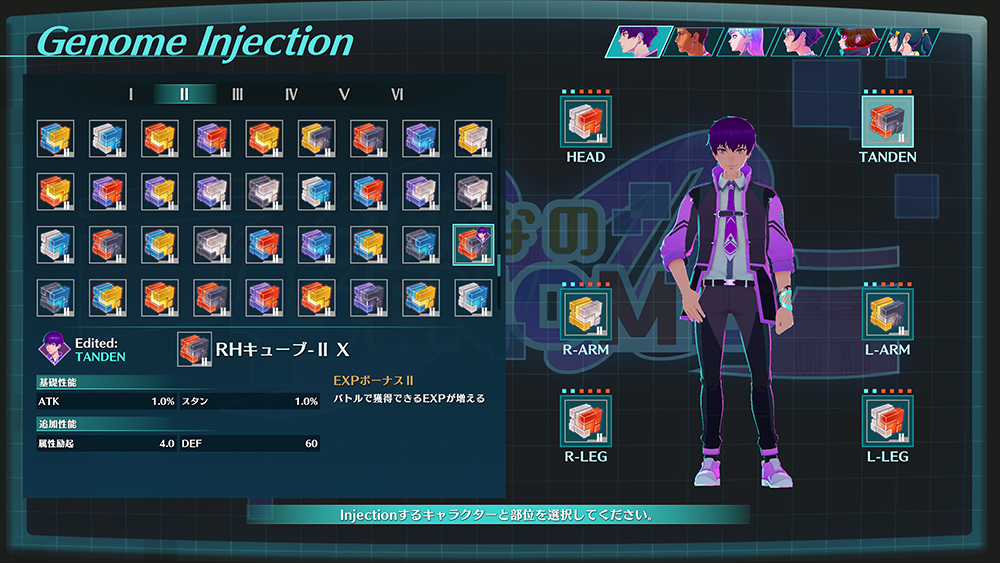1000x563 pixels.
Task: Select the tier II cube tab
Action: (184, 94)
